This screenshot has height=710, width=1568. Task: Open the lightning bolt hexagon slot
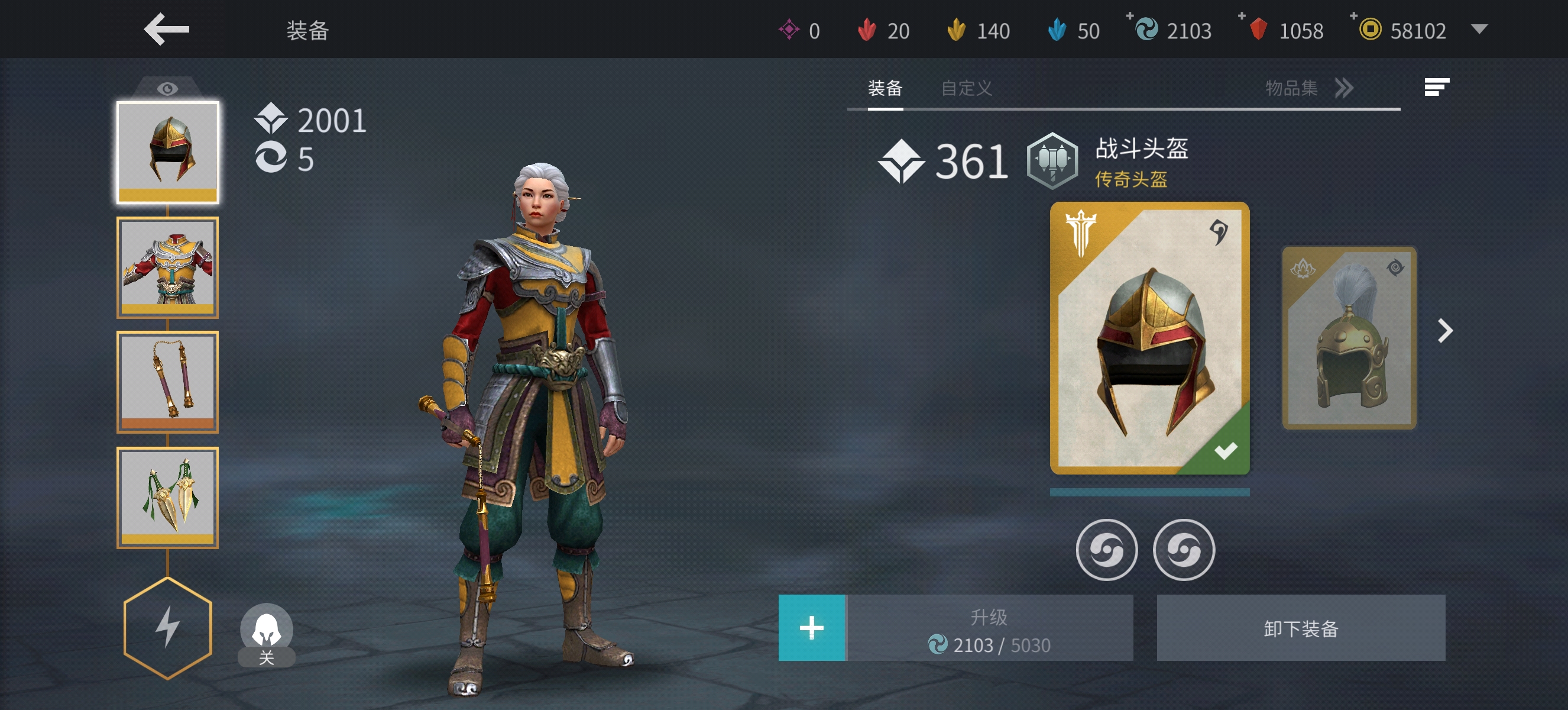coord(167,627)
